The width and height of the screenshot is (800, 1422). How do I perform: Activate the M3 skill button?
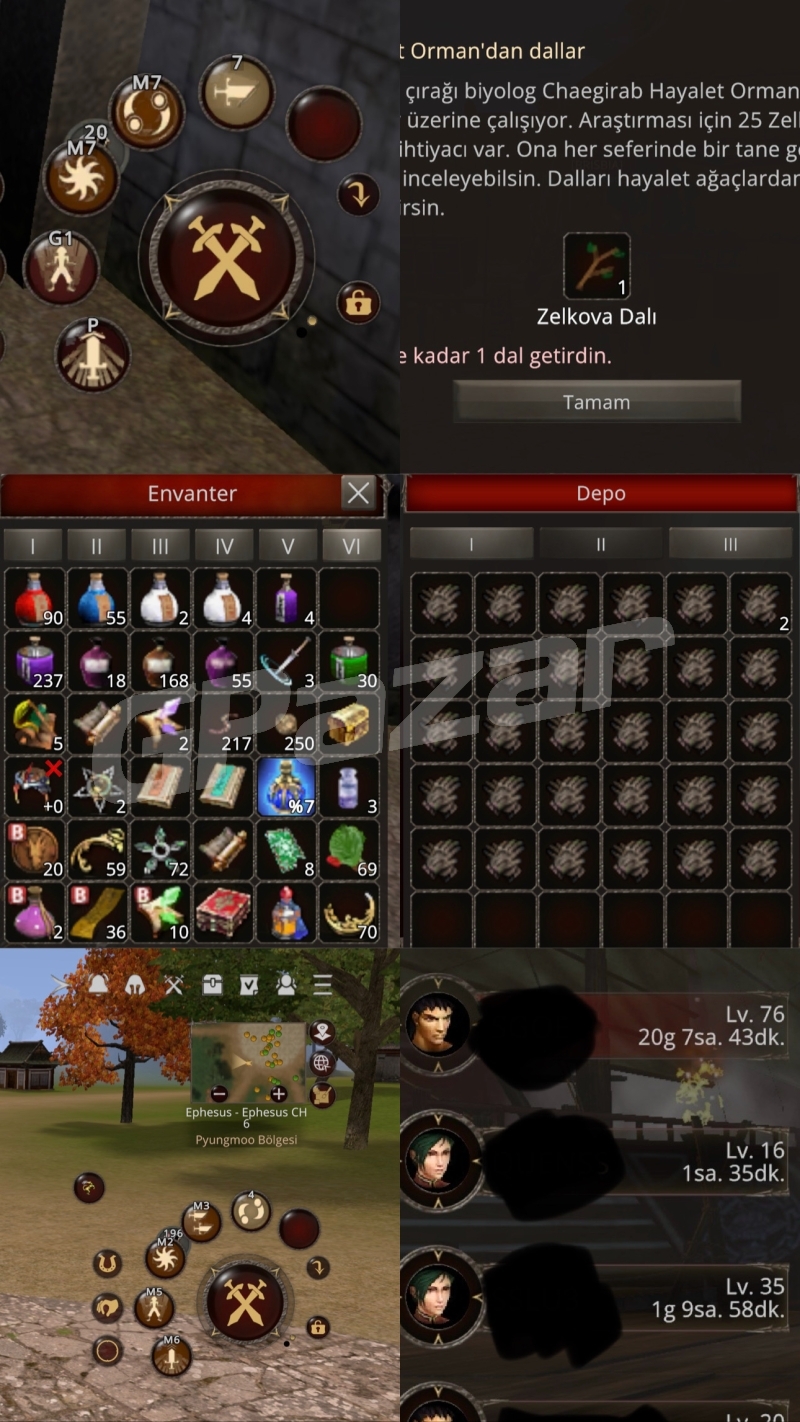pyautogui.click(x=202, y=1222)
